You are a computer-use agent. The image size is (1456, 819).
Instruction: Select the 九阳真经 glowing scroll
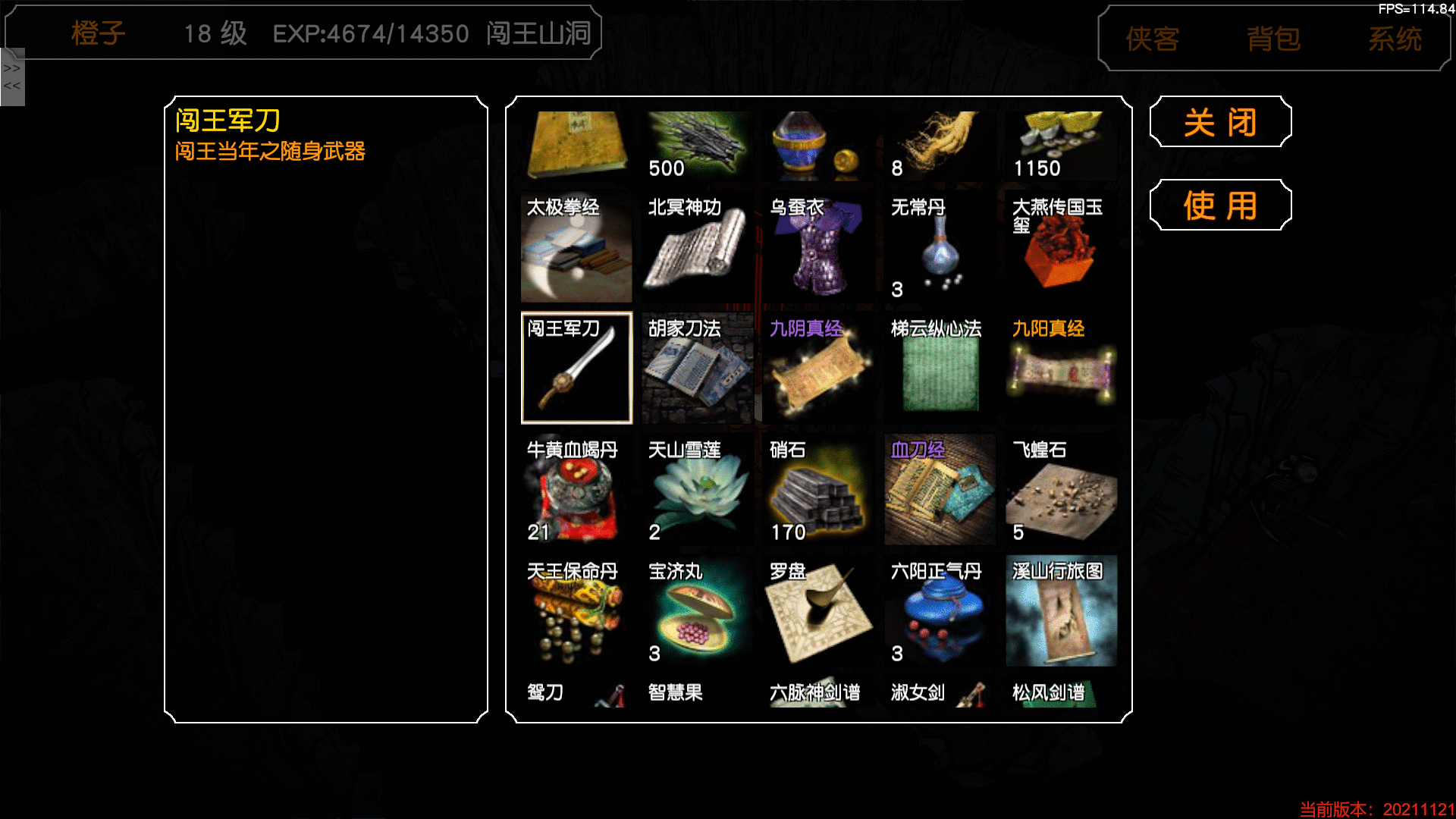(1061, 366)
